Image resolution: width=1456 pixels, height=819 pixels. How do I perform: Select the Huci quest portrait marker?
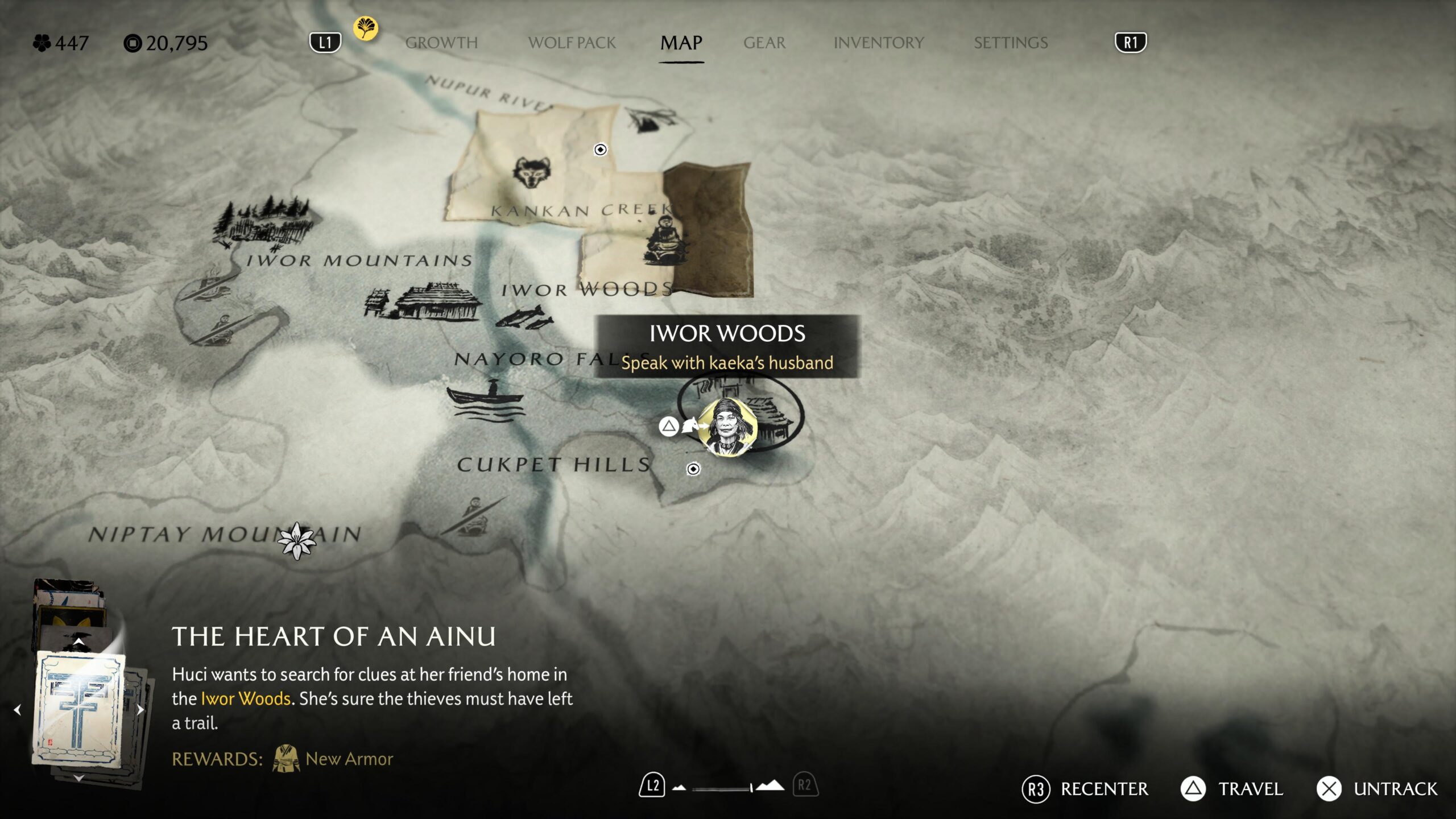tap(727, 427)
